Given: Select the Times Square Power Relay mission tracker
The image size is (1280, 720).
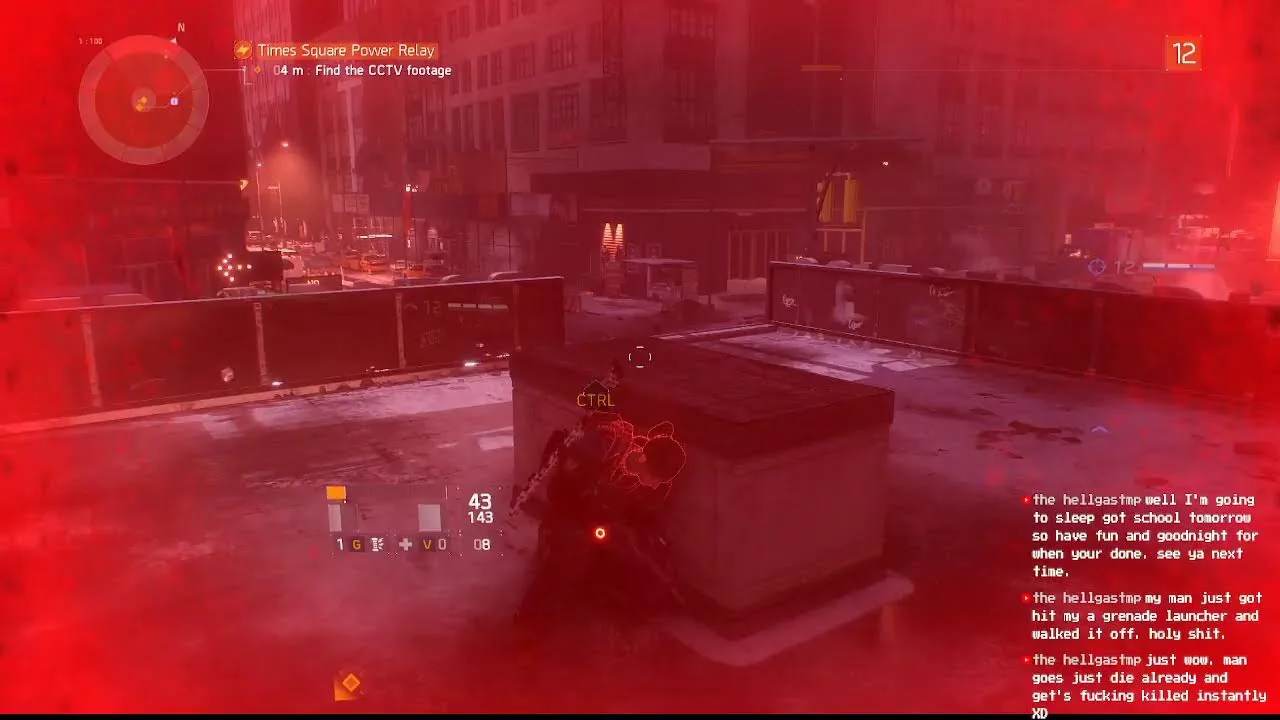Looking at the screenshot, I should pos(346,50).
